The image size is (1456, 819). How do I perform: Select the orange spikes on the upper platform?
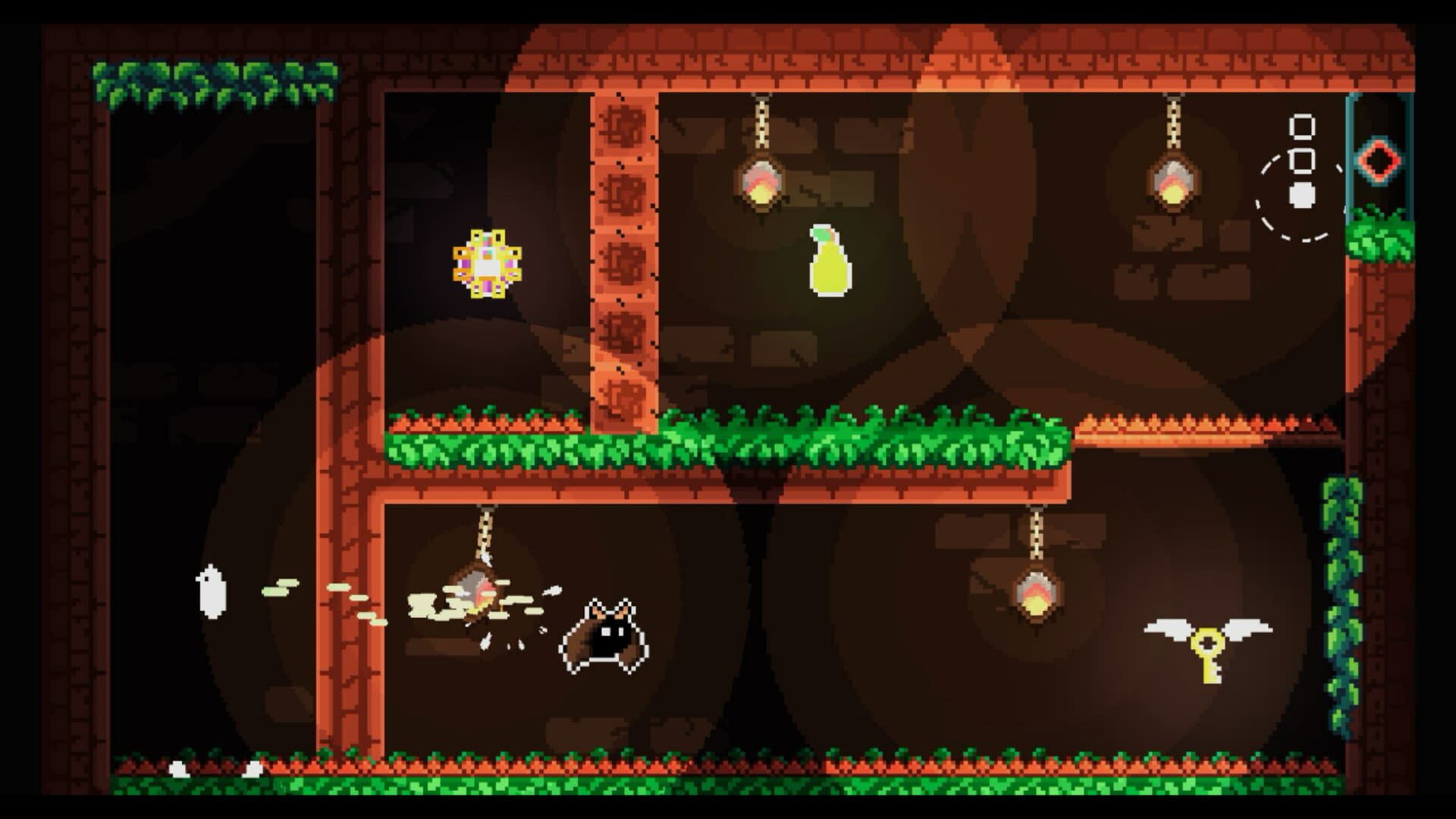[x=1175, y=421]
